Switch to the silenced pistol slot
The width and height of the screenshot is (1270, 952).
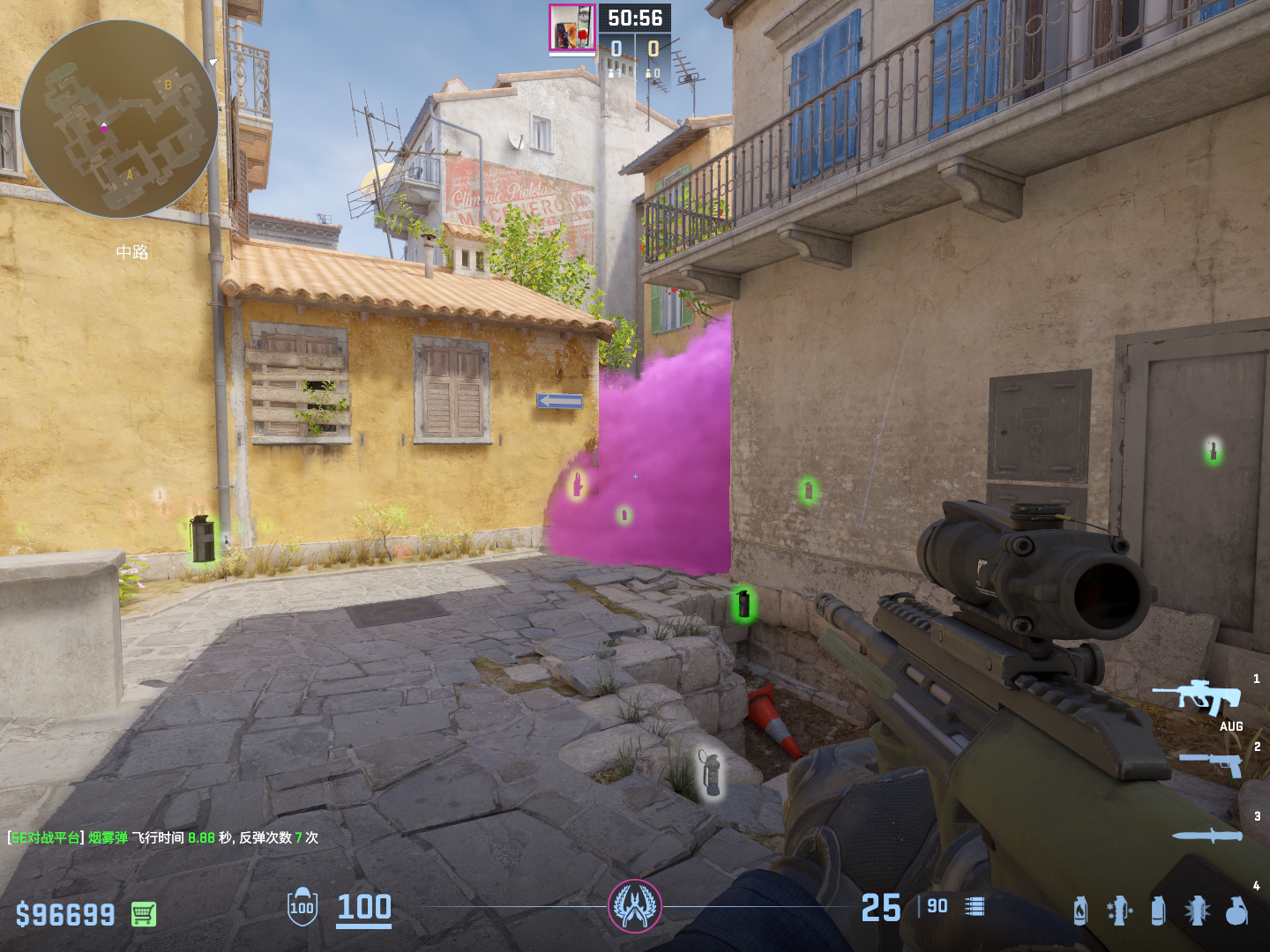pos(1211,763)
